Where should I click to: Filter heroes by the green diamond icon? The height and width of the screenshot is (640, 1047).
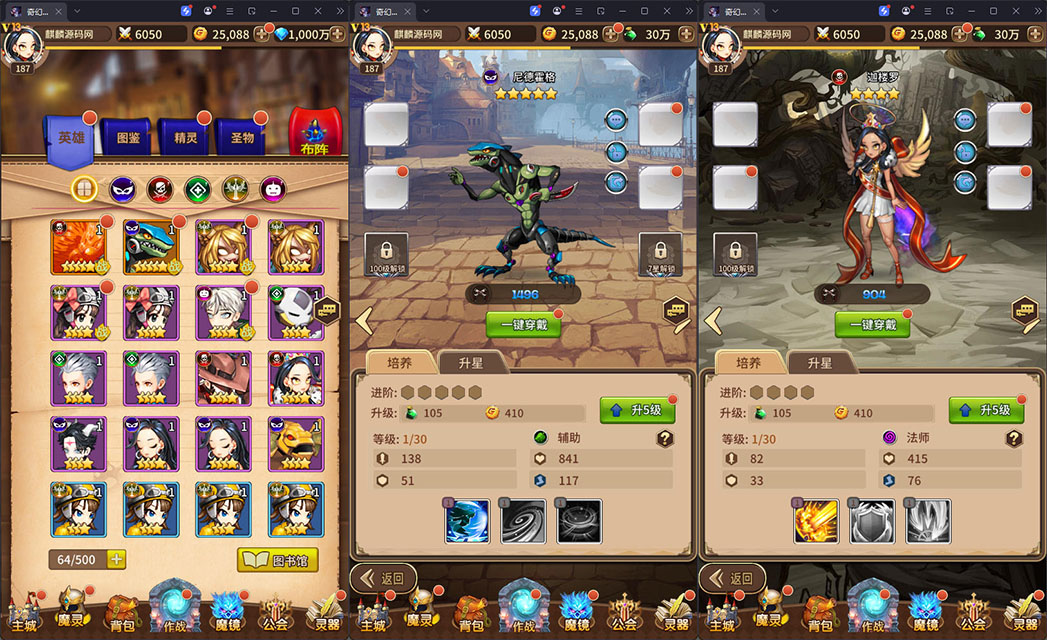click(197, 188)
